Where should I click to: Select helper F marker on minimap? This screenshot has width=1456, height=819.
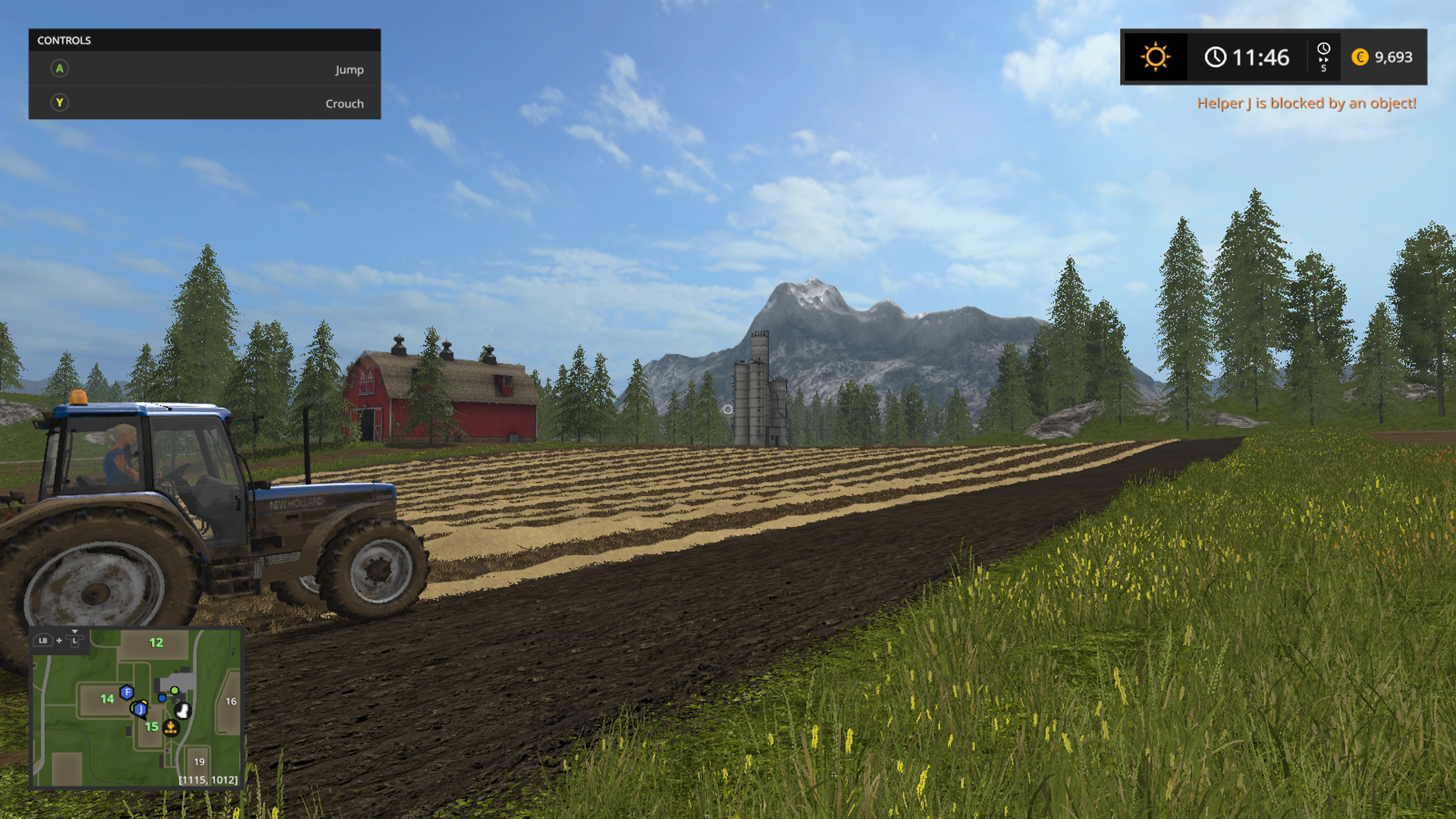pyautogui.click(x=127, y=692)
